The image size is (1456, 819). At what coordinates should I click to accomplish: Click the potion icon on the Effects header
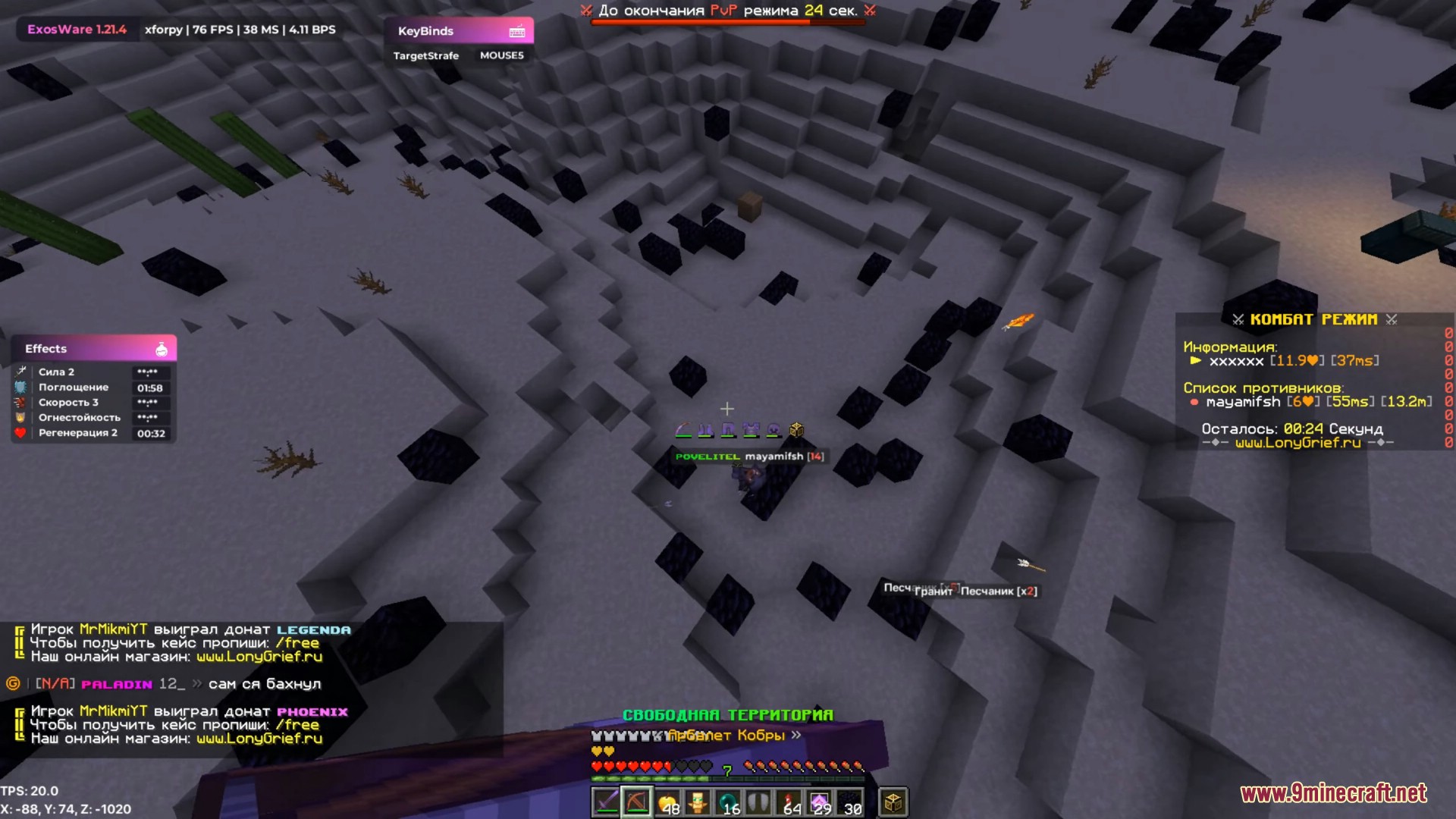(x=162, y=348)
